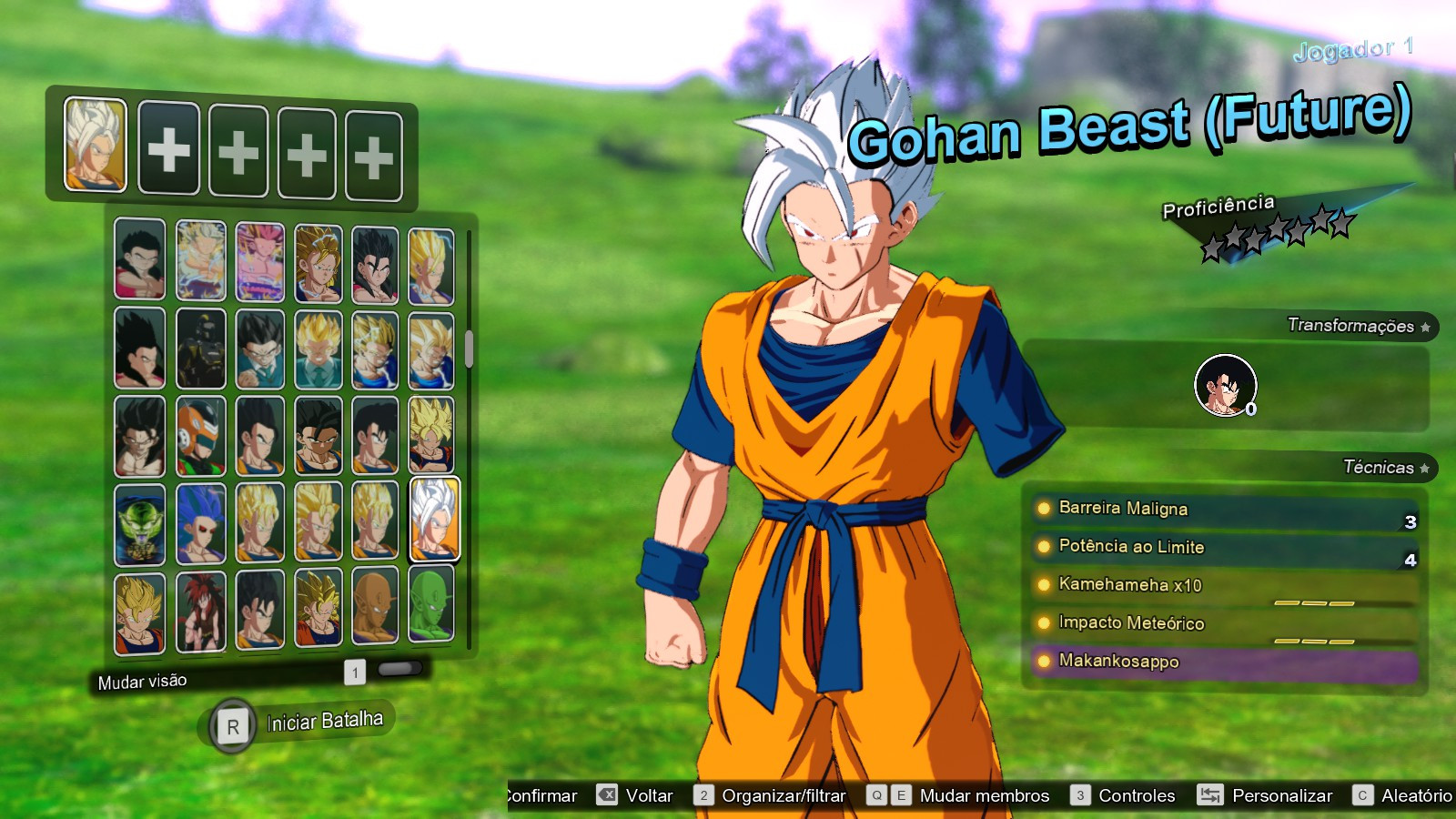Choose the highlighted white-haired Gohan Beast portrait
This screenshot has width=1456, height=819.
[434, 518]
